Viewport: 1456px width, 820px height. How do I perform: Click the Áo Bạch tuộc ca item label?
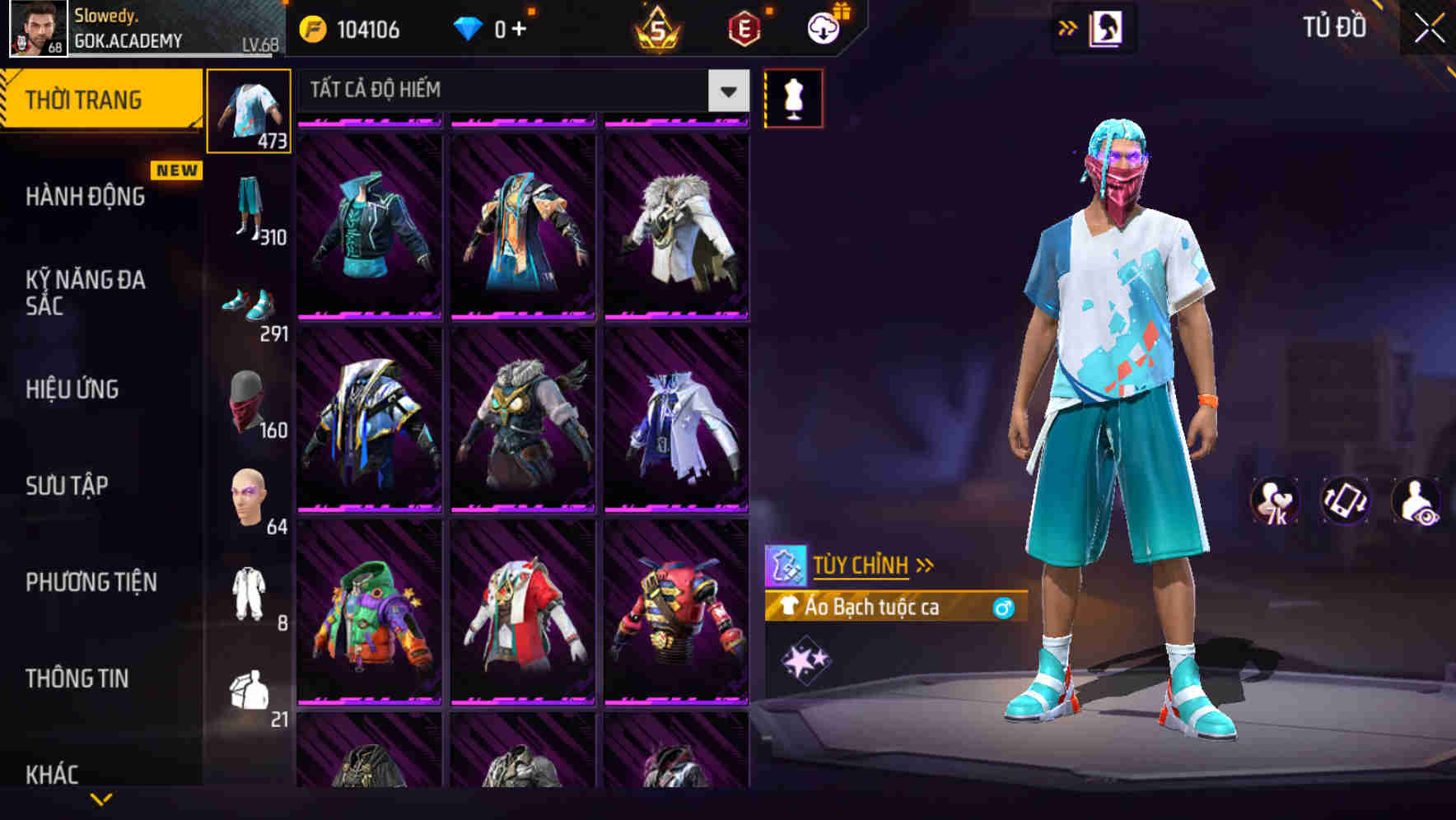[873, 608]
